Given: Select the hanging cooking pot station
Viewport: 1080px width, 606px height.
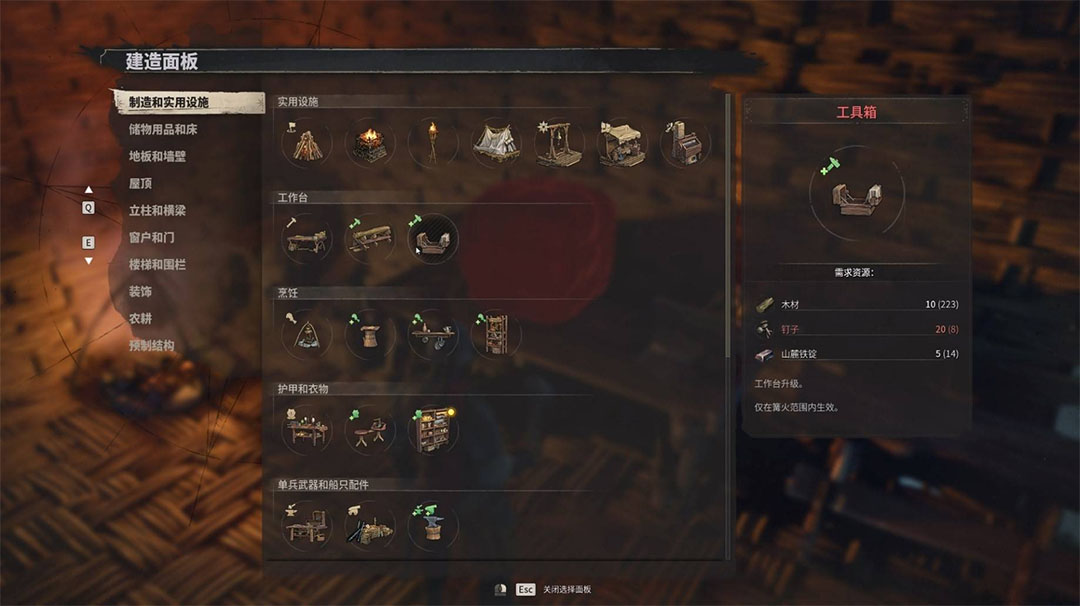Looking at the screenshot, I should 306,333.
